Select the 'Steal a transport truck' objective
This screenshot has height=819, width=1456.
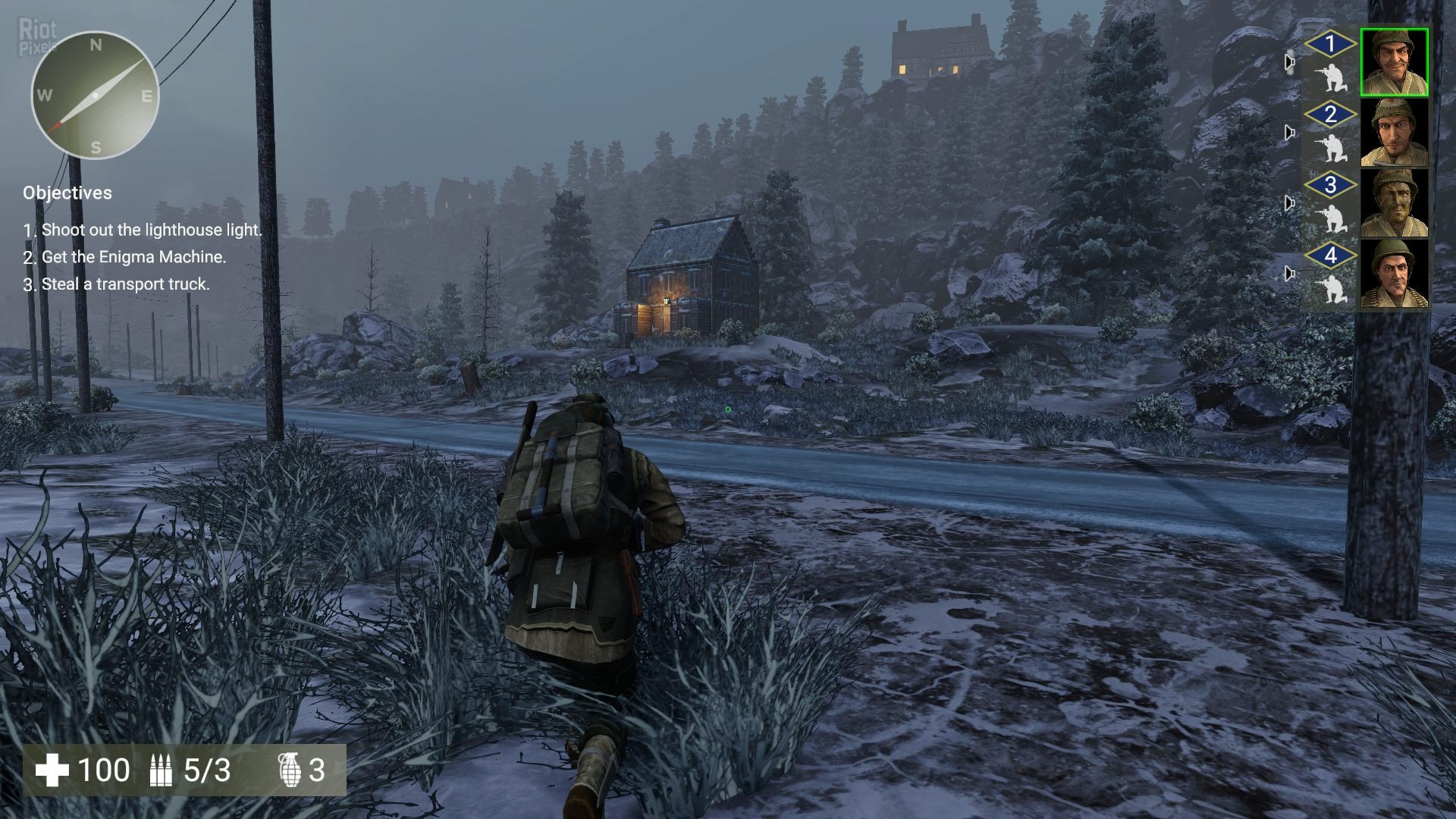pyautogui.click(x=125, y=284)
